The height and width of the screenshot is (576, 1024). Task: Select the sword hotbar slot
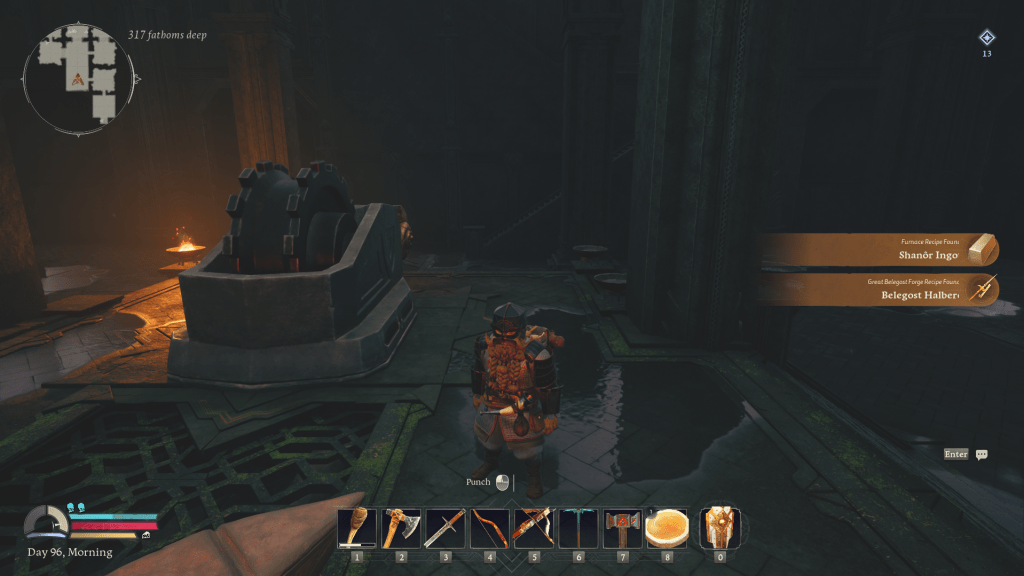point(445,527)
